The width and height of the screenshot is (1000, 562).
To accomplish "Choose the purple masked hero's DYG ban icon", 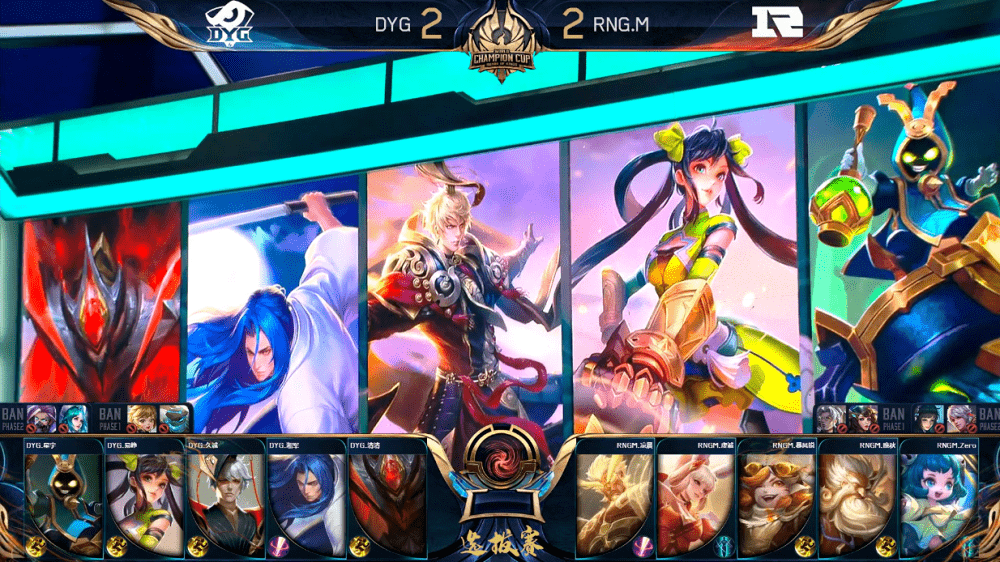I will [x=41, y=418].
